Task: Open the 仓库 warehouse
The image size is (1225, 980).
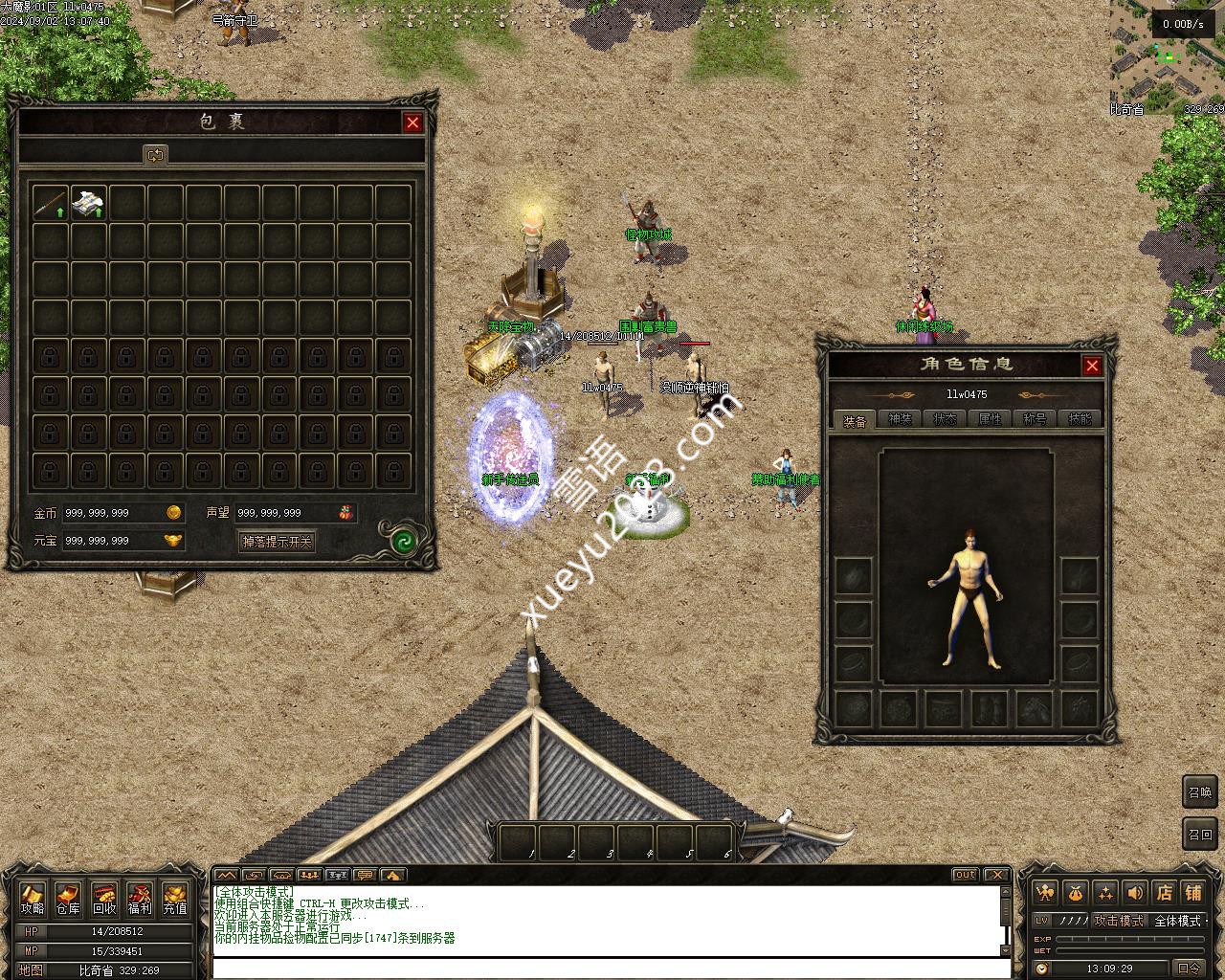Action: (x=68, y=900)
